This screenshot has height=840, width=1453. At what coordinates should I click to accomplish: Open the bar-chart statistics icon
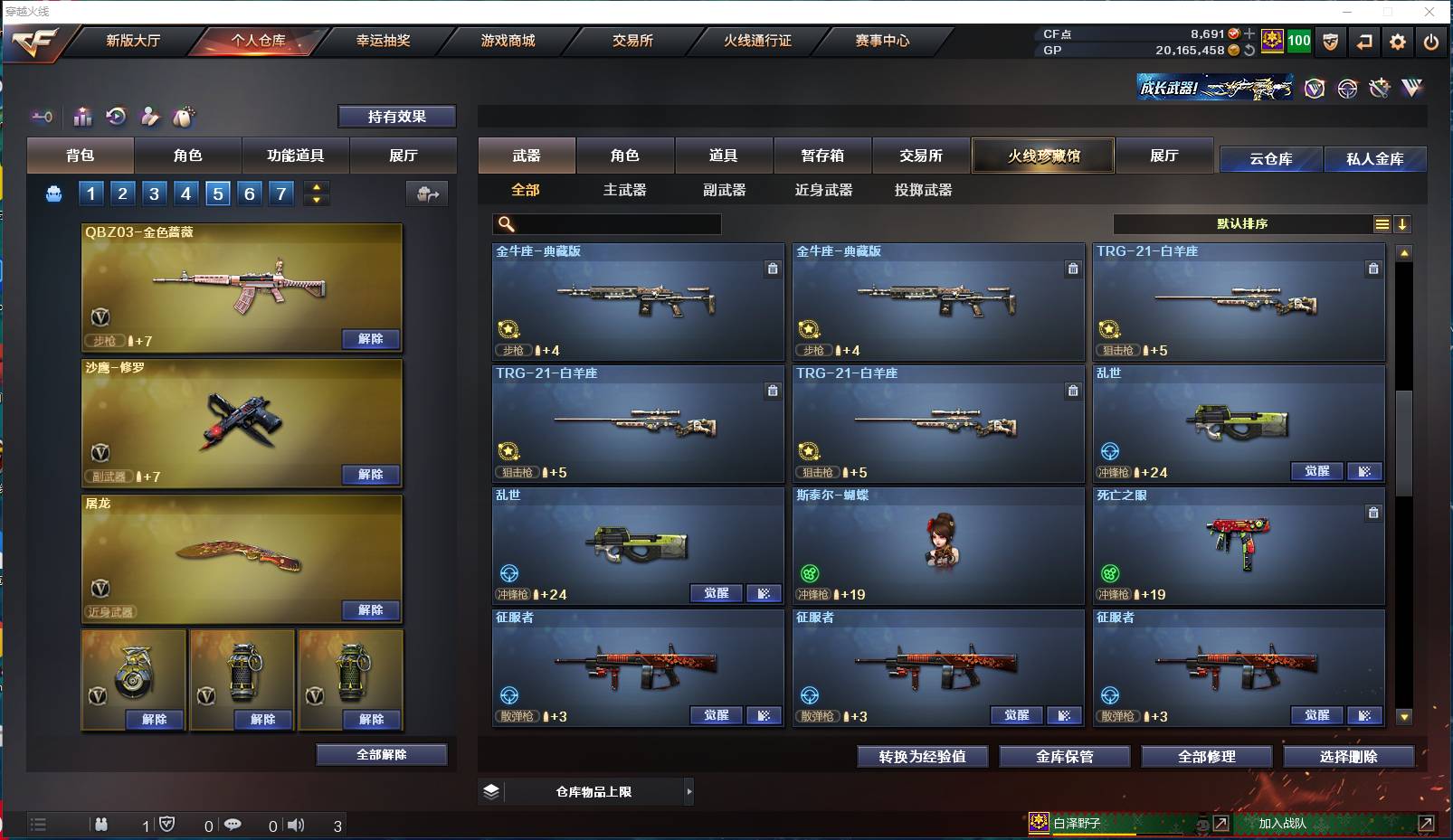tap(82, 117)
